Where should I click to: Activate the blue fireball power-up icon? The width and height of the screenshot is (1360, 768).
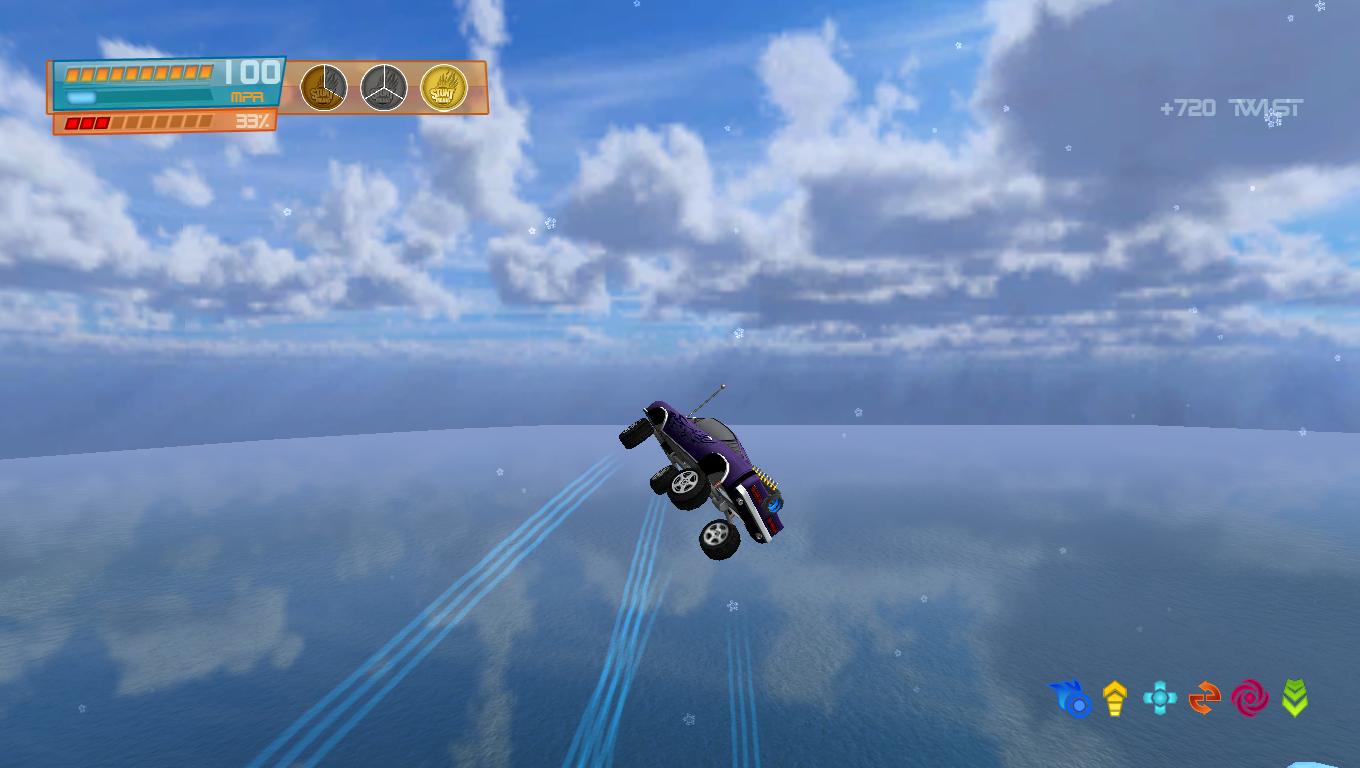tap(1070, 699)
